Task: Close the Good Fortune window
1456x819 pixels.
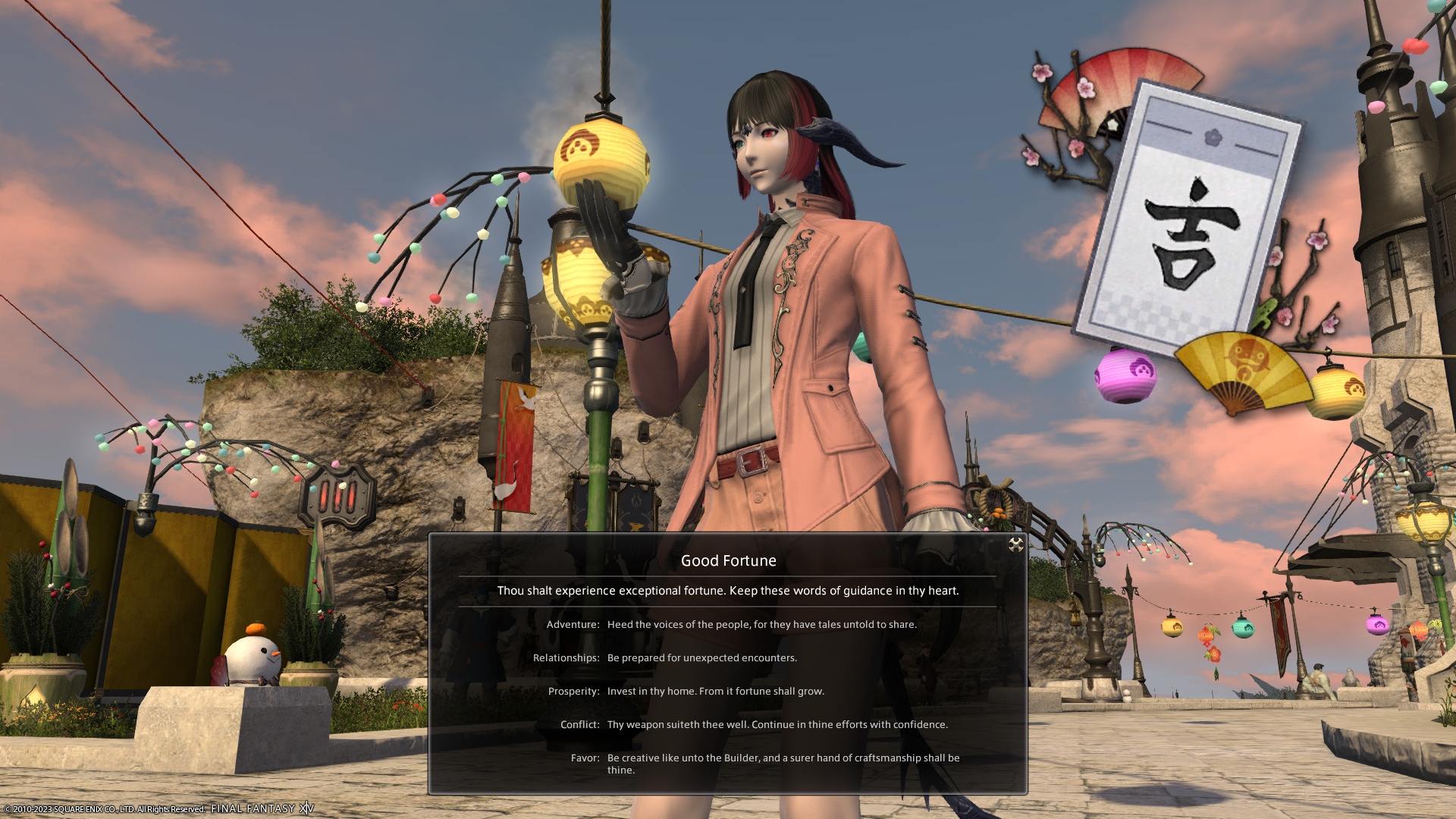Action: click(1015, 544)
